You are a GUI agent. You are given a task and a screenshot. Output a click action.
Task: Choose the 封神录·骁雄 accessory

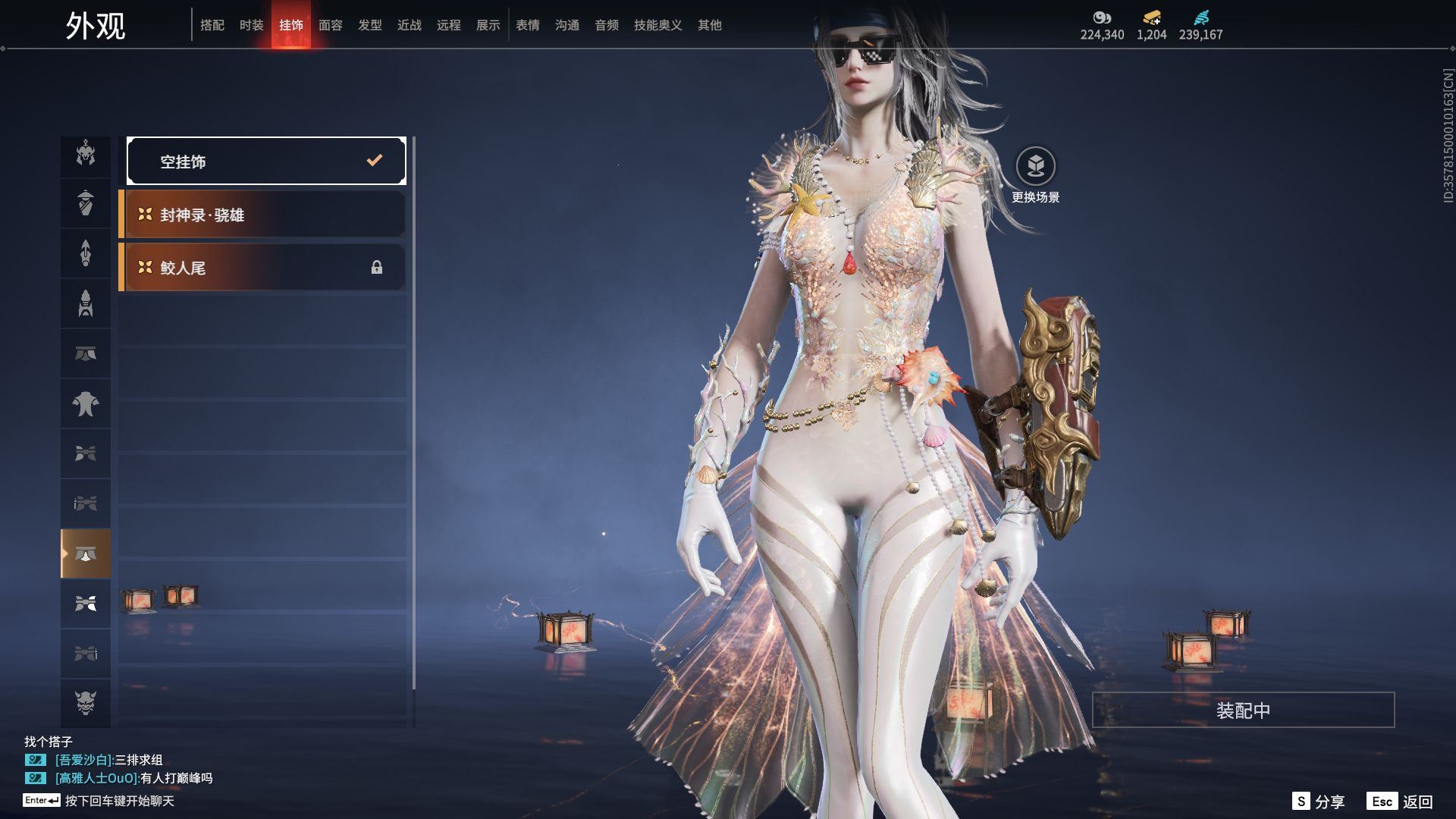(x=262, y=215)
